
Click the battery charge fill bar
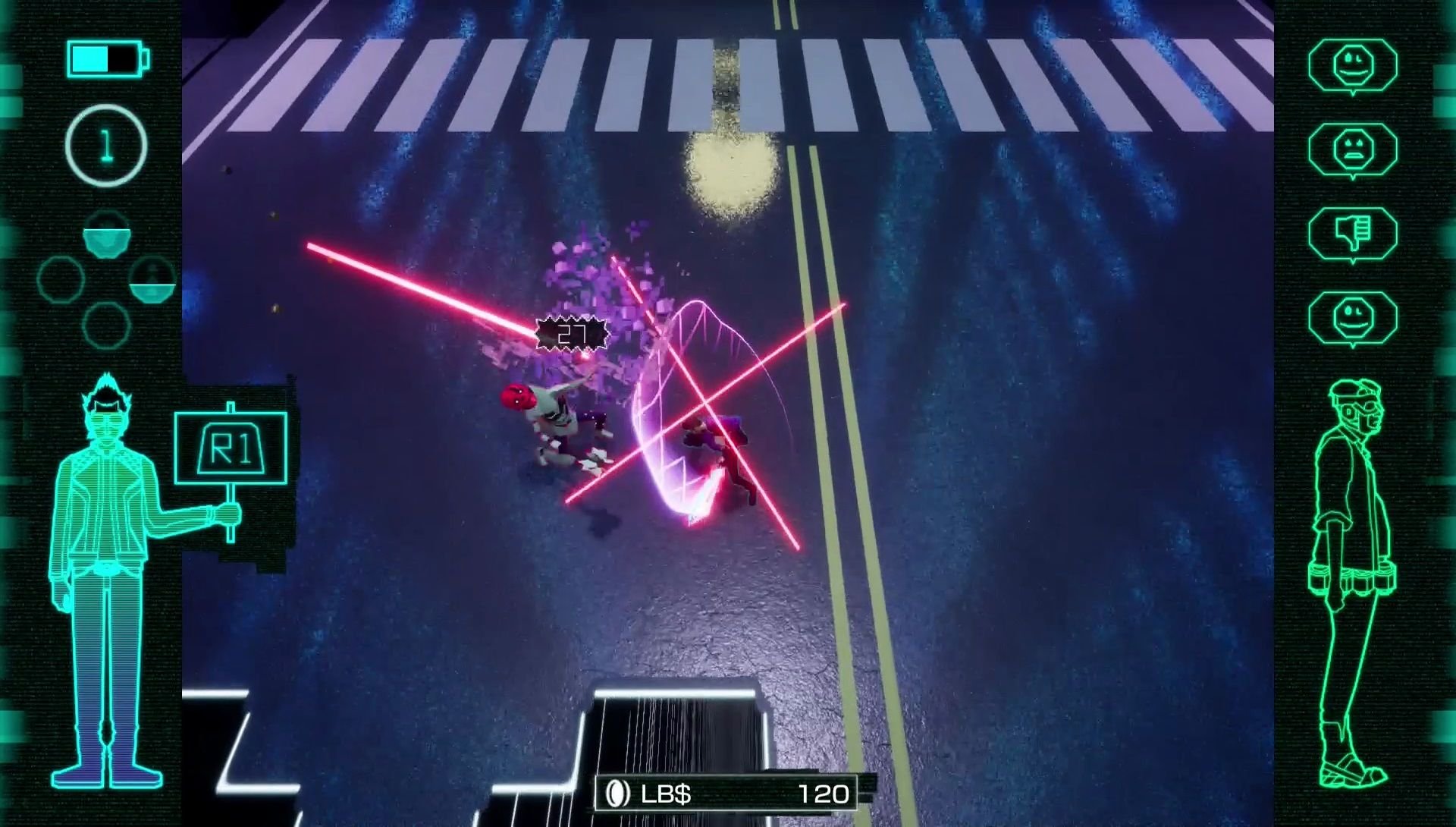(89, 59)
